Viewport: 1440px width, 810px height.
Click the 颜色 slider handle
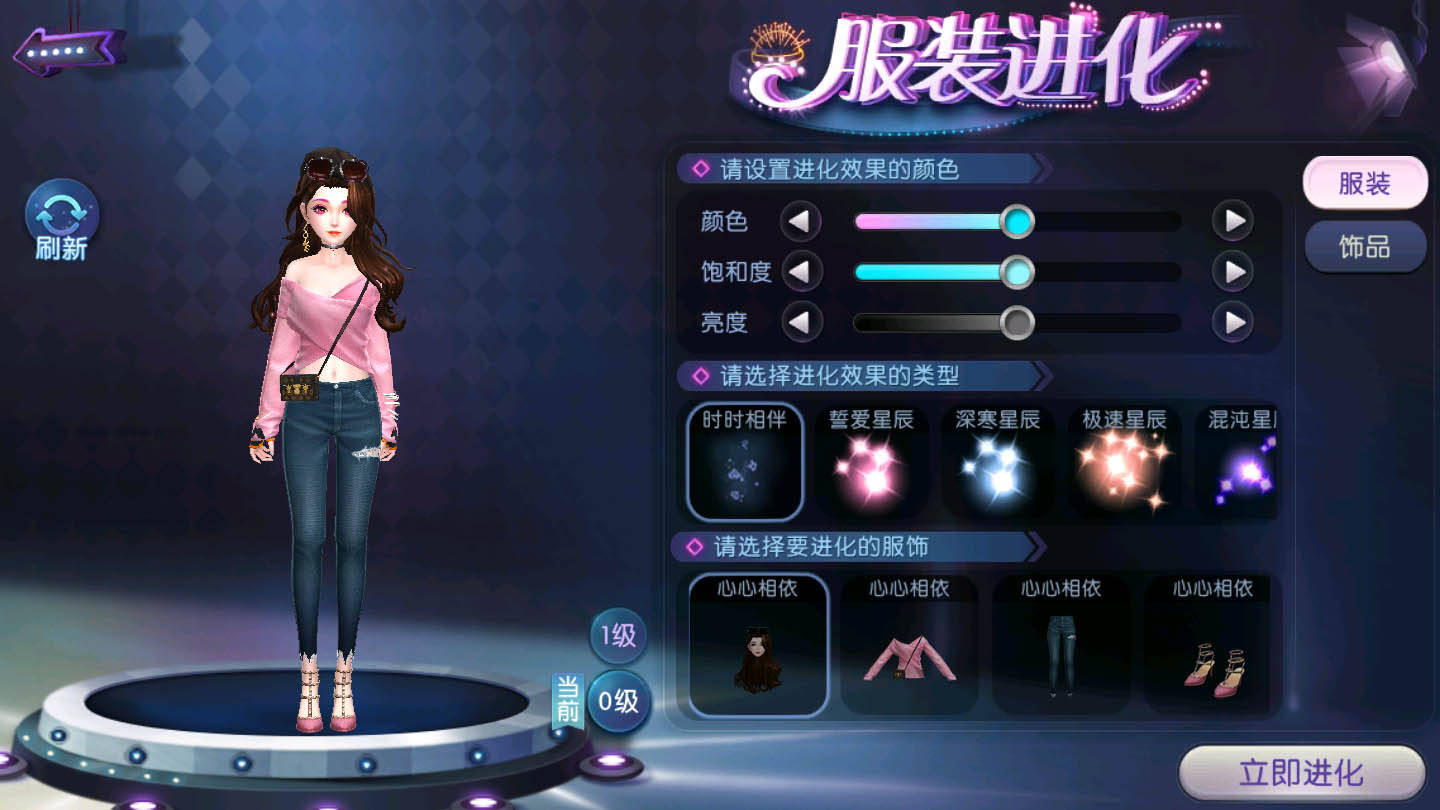pos(1017,221)
